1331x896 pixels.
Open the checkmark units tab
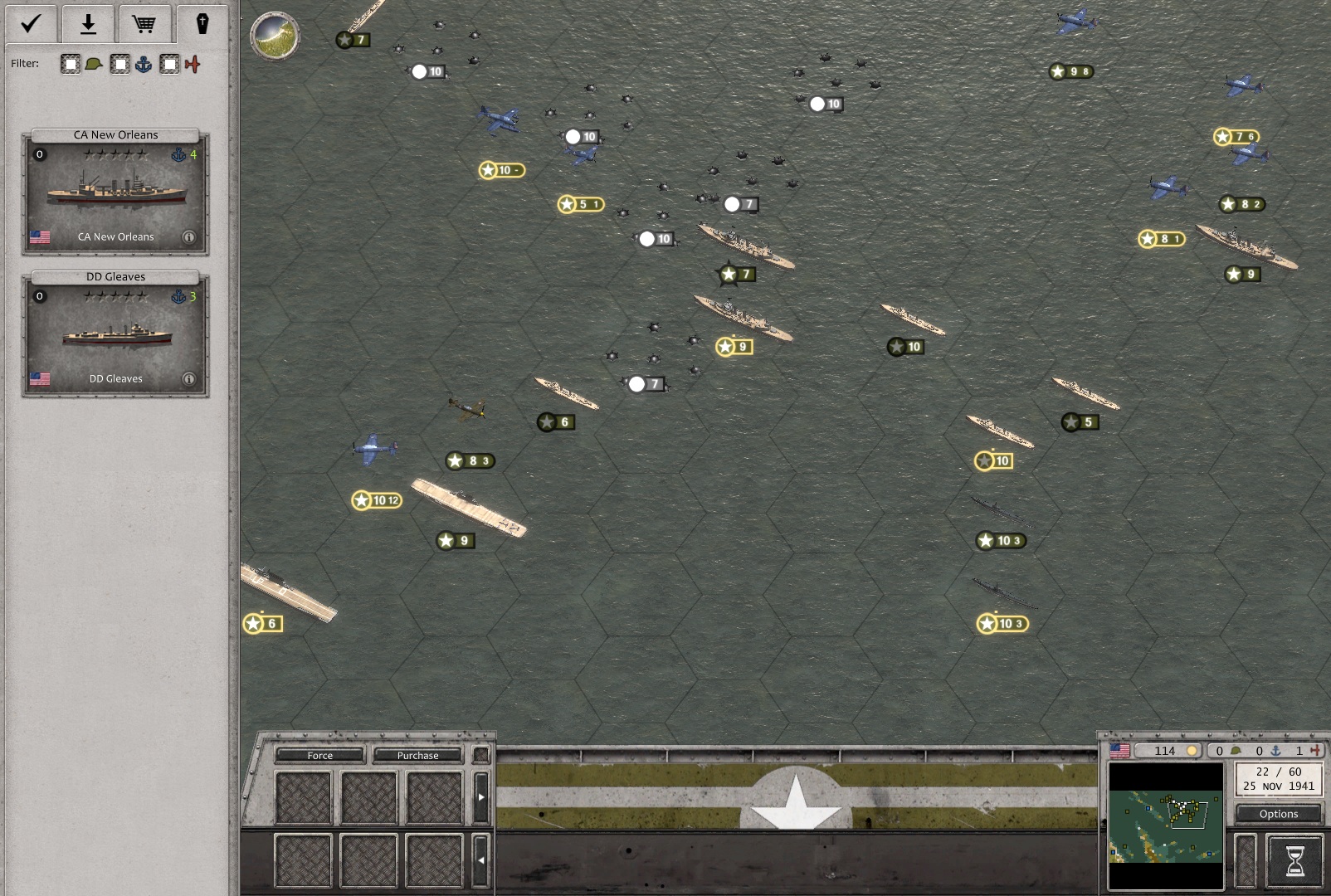coord(31,23)
